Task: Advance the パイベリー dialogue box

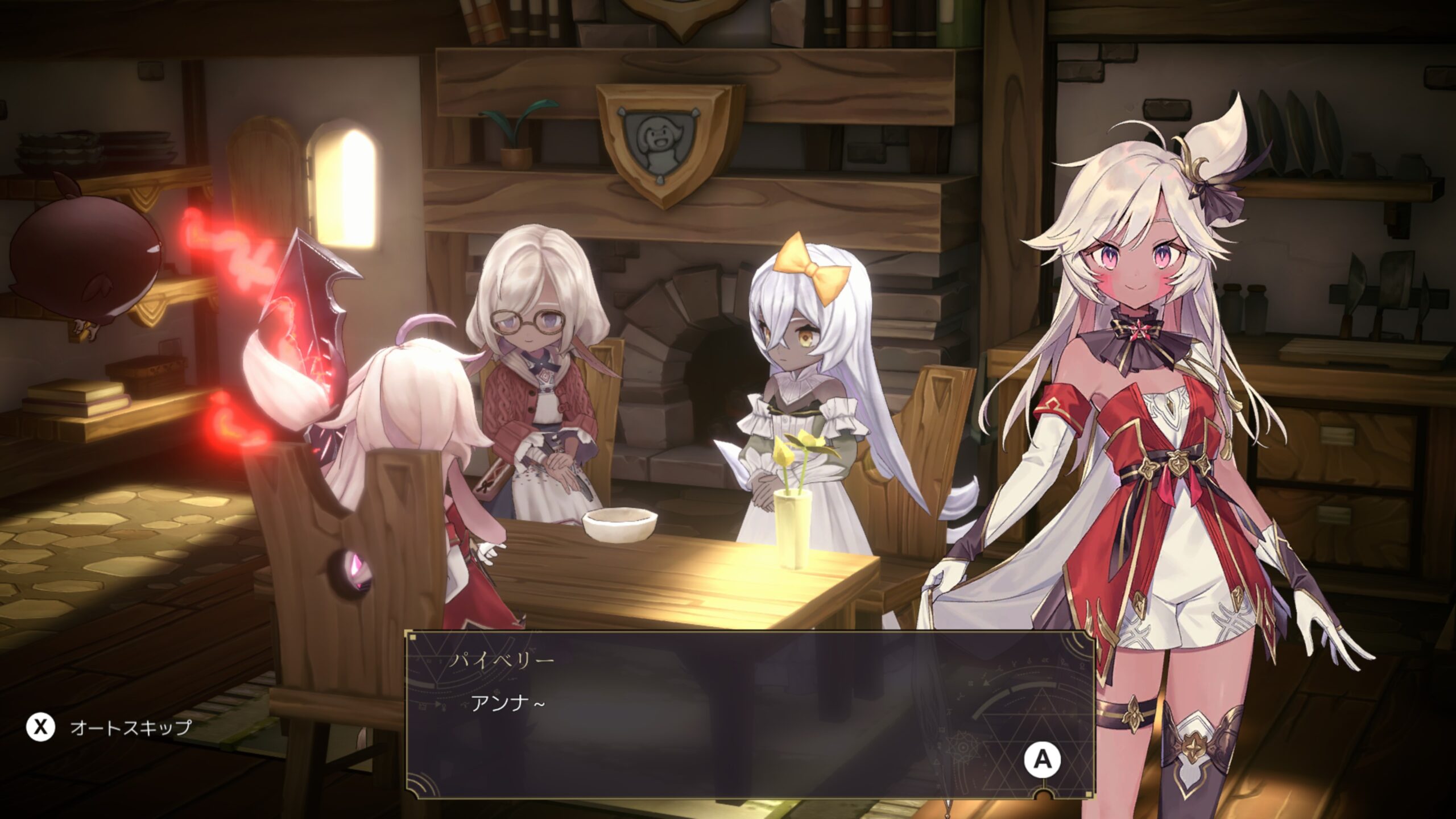Action: coord(1042,759)
